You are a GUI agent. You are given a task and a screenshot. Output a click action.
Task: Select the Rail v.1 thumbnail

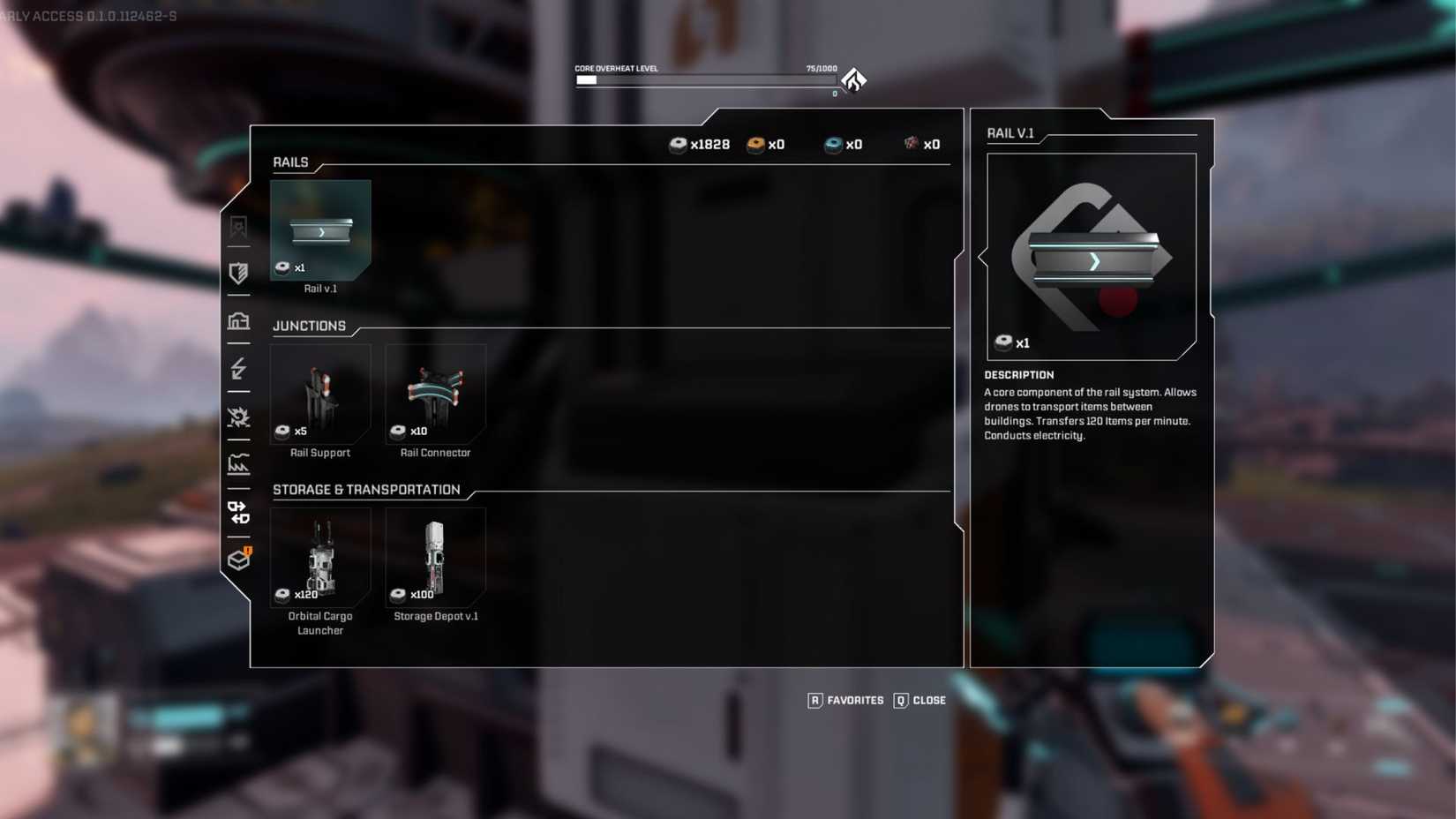point(320,231)
